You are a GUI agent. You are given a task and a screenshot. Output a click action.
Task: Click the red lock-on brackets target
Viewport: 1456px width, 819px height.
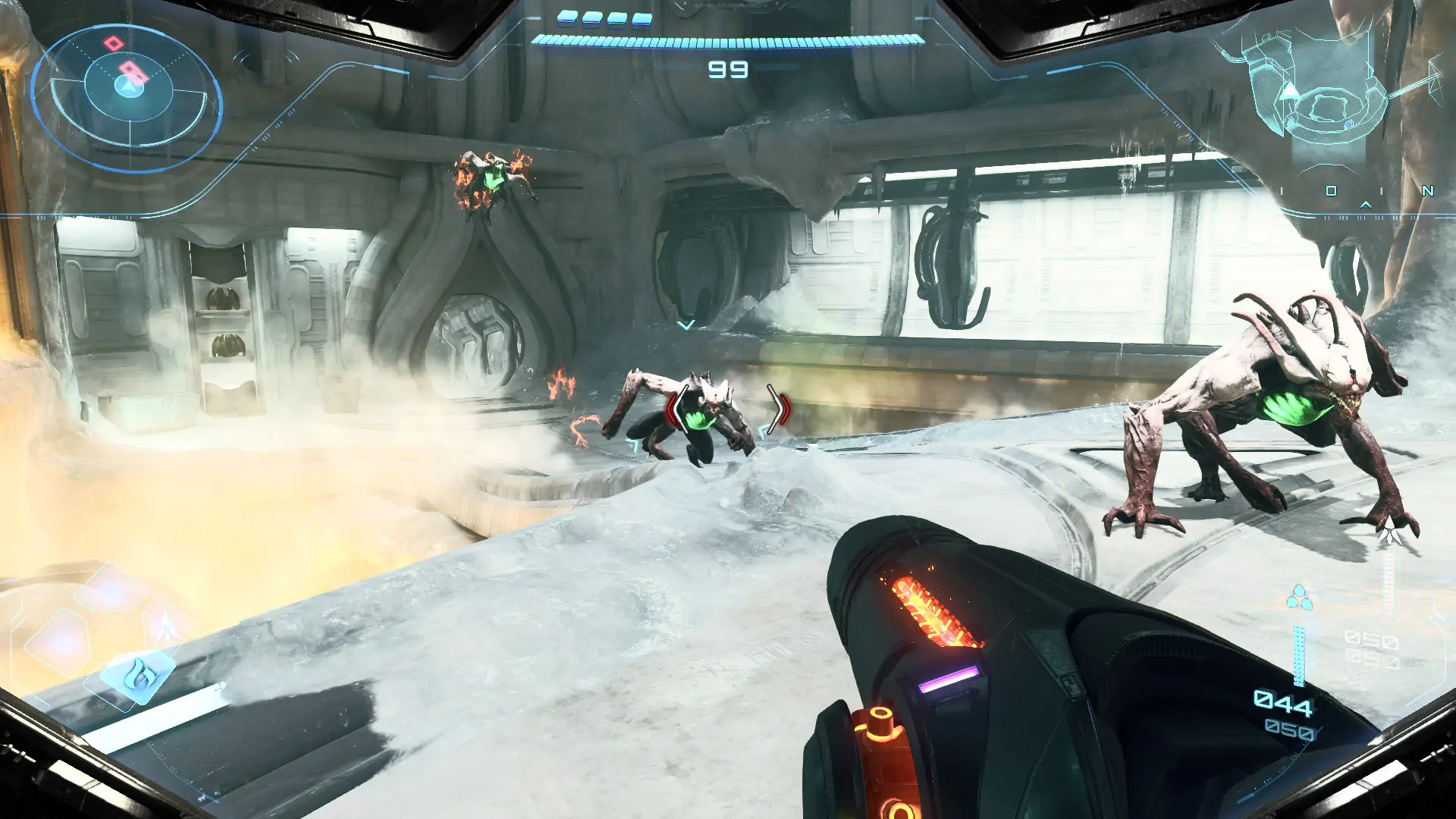(x=726, y=410)
